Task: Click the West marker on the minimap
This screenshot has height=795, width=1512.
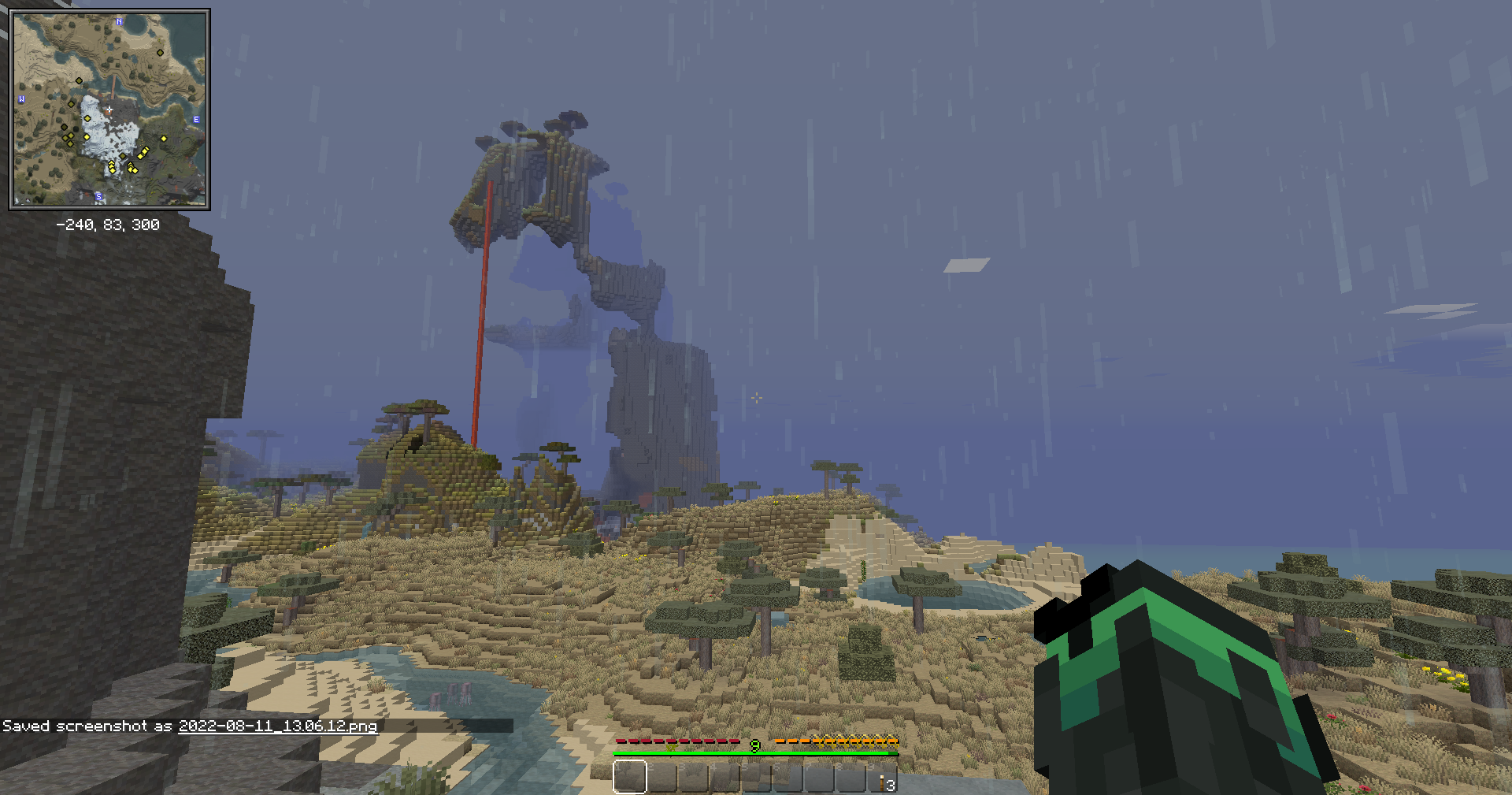Action: [x=21, y=98]
